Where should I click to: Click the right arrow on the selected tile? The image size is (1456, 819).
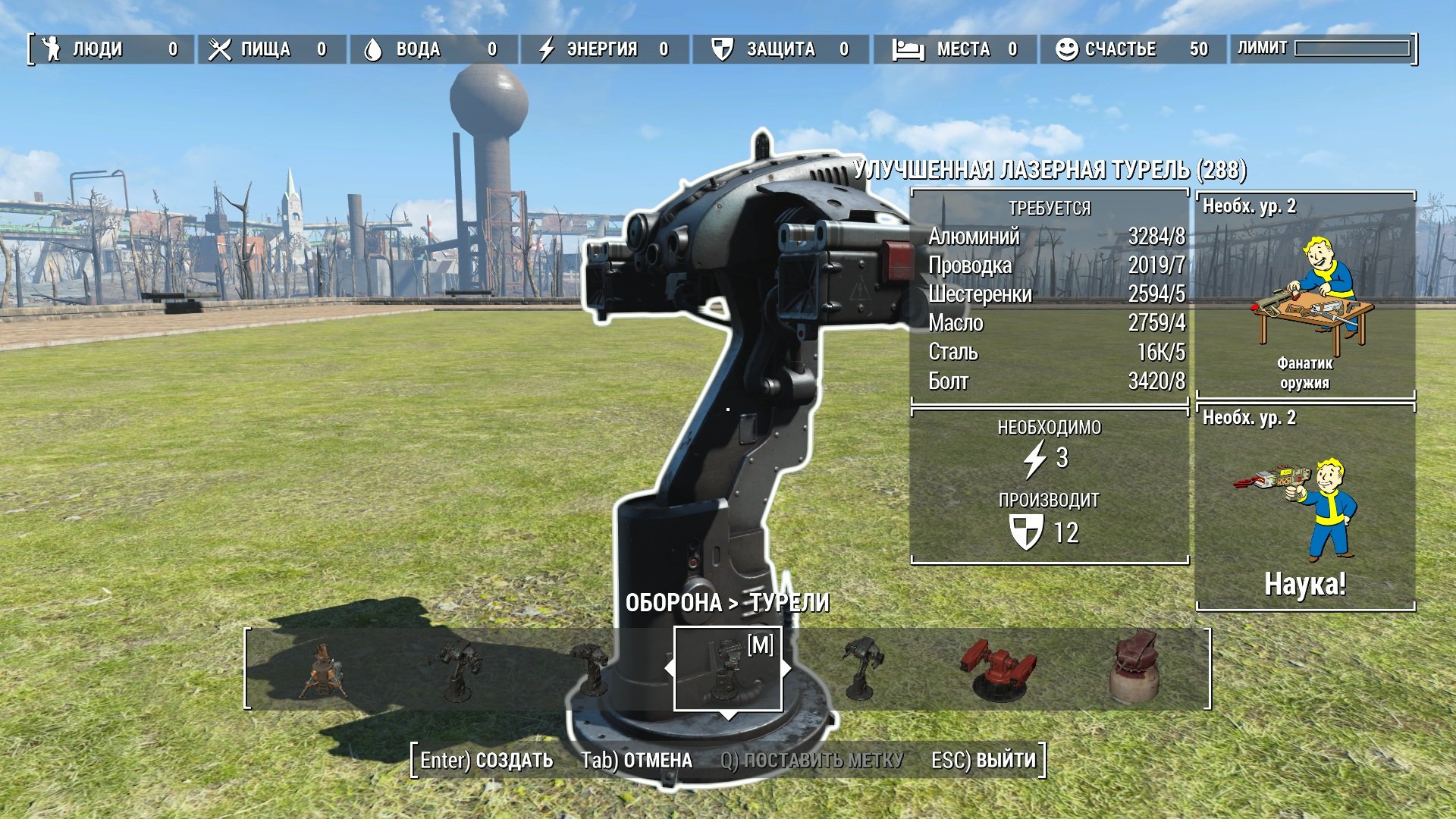pos(787,669)
